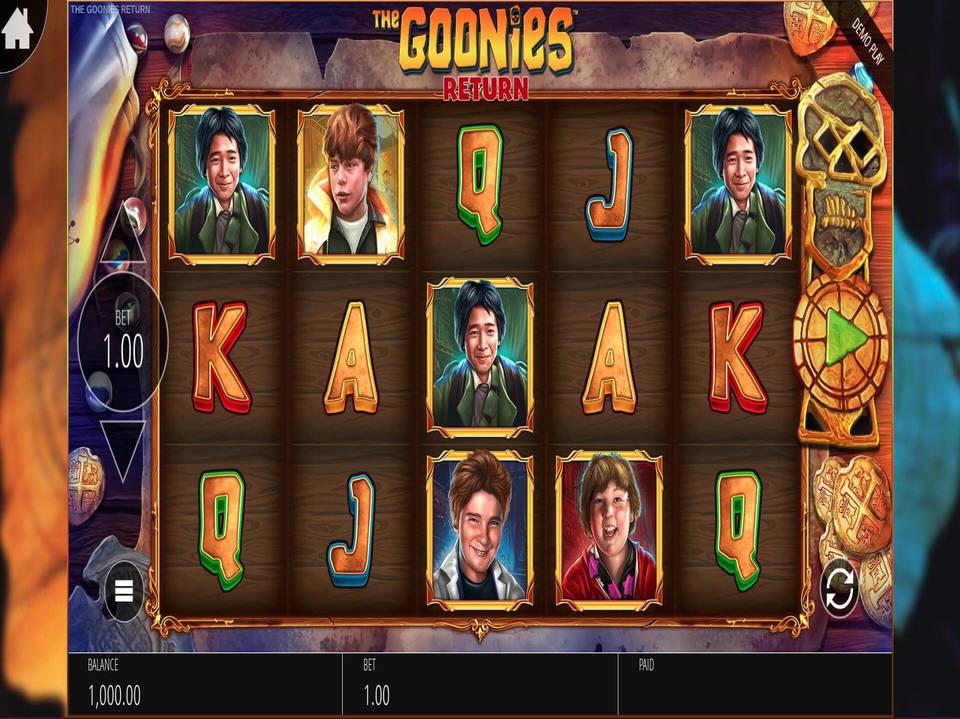Decrease the bet with the down arrow

point(124,450)
